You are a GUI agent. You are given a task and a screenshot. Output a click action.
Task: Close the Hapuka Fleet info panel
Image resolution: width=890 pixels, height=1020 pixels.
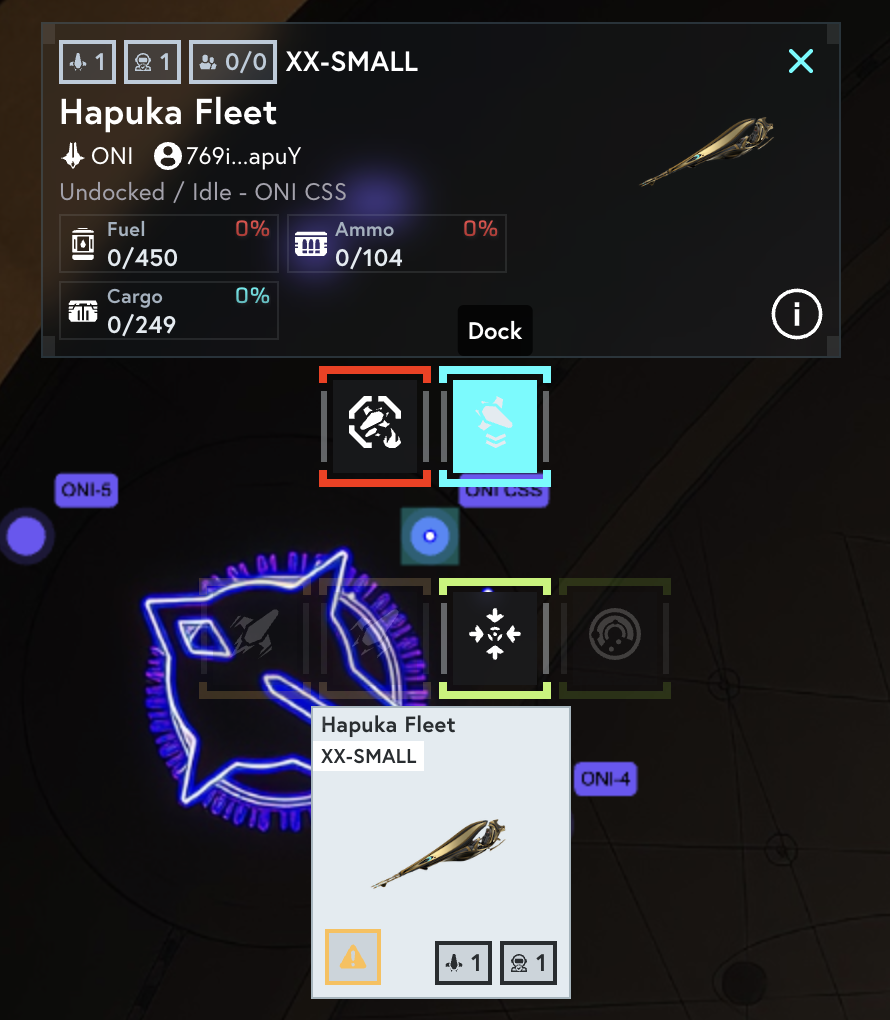(x=801, y=62)
